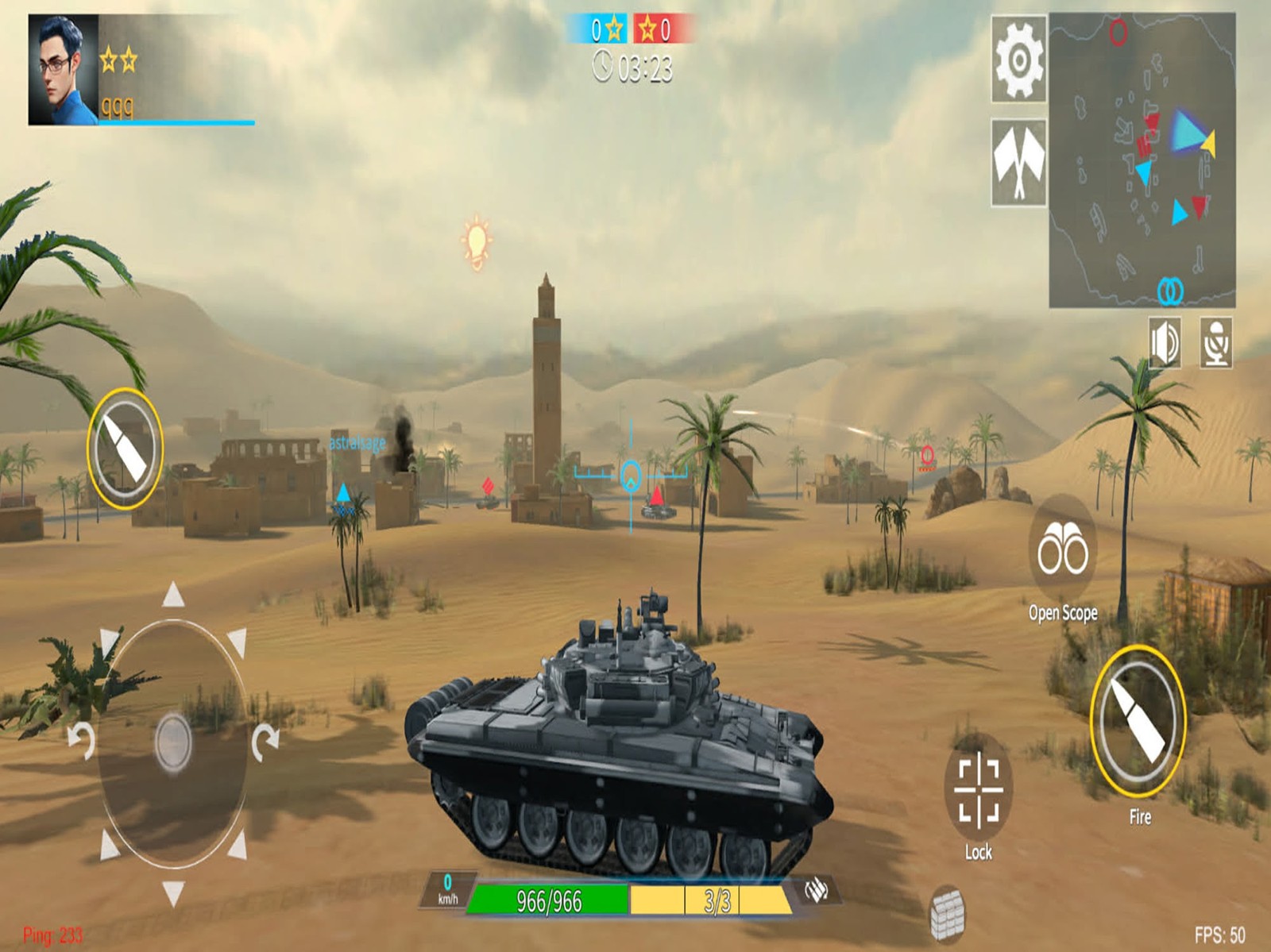Toggle the microphone voice chat icon

[1215, 343]
